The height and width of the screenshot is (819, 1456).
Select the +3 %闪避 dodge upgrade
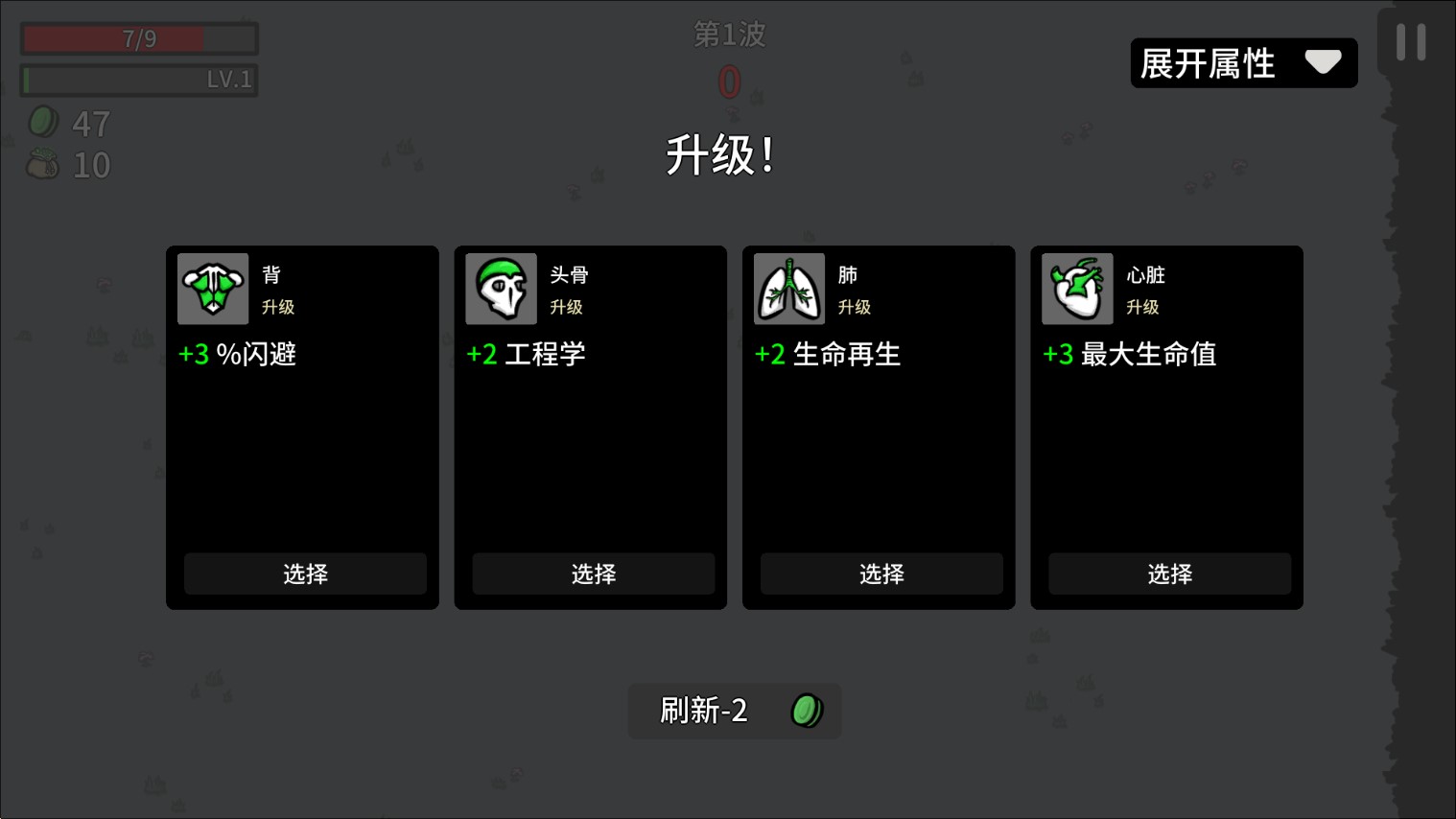coord(304,573)
